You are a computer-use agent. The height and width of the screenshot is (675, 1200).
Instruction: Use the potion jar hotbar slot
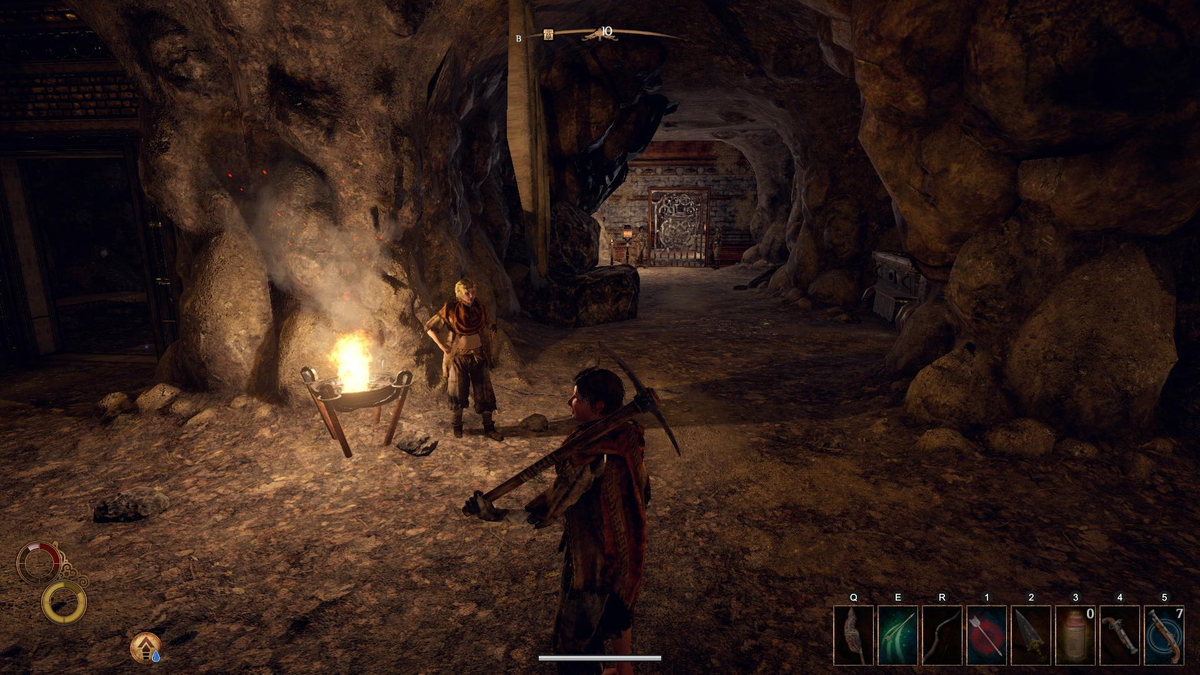(1075, 635)
